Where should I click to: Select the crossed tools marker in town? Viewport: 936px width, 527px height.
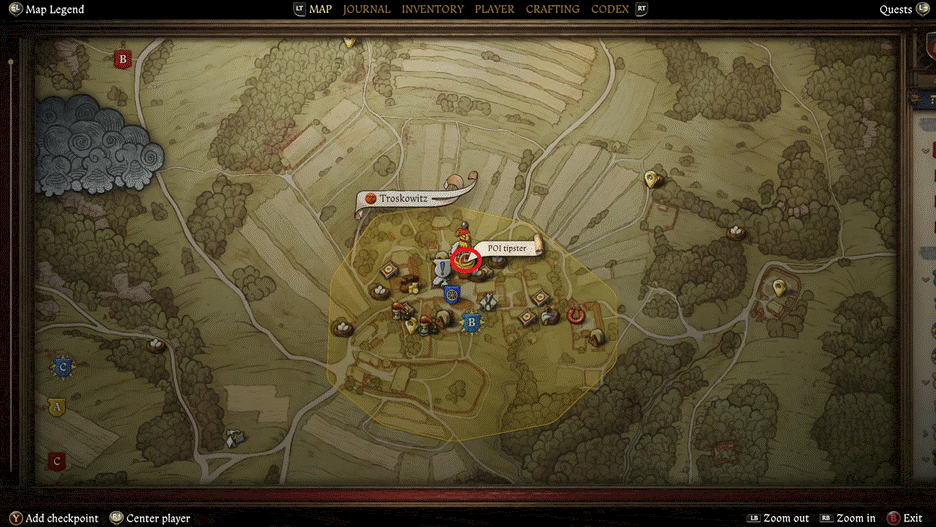tap(488, 300)
